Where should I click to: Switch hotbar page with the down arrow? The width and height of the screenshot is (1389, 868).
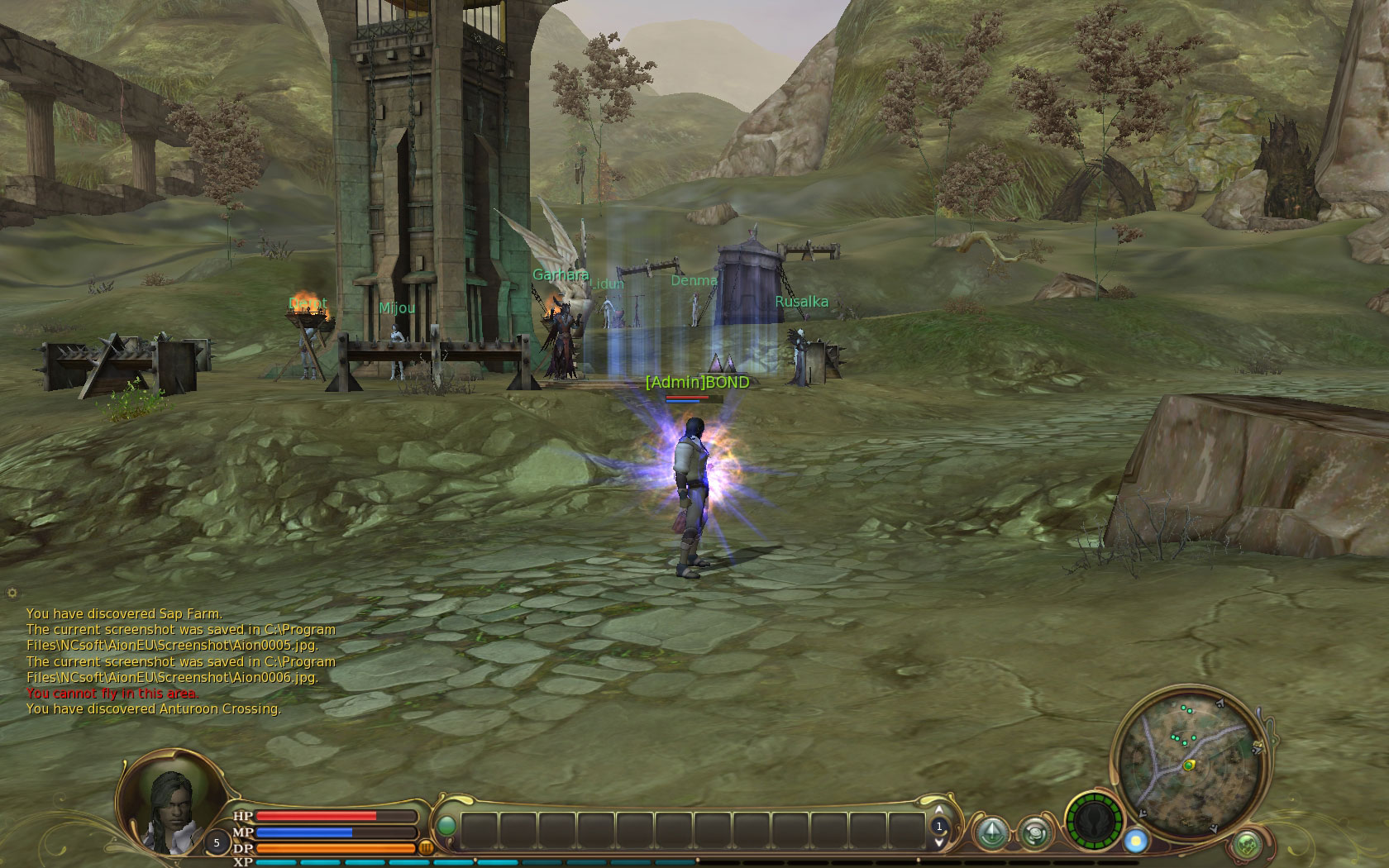(x=938, y=842)
